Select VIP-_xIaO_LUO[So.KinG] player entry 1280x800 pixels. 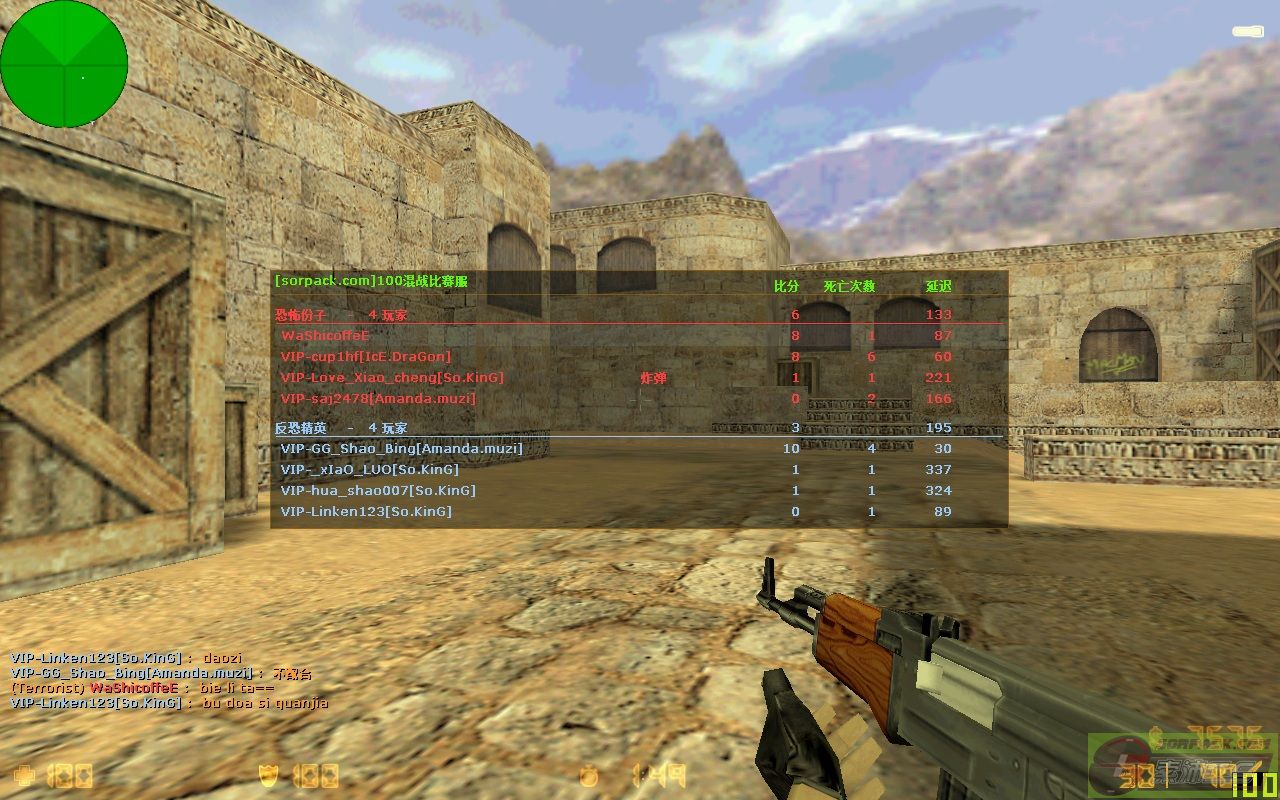point(370,470)
